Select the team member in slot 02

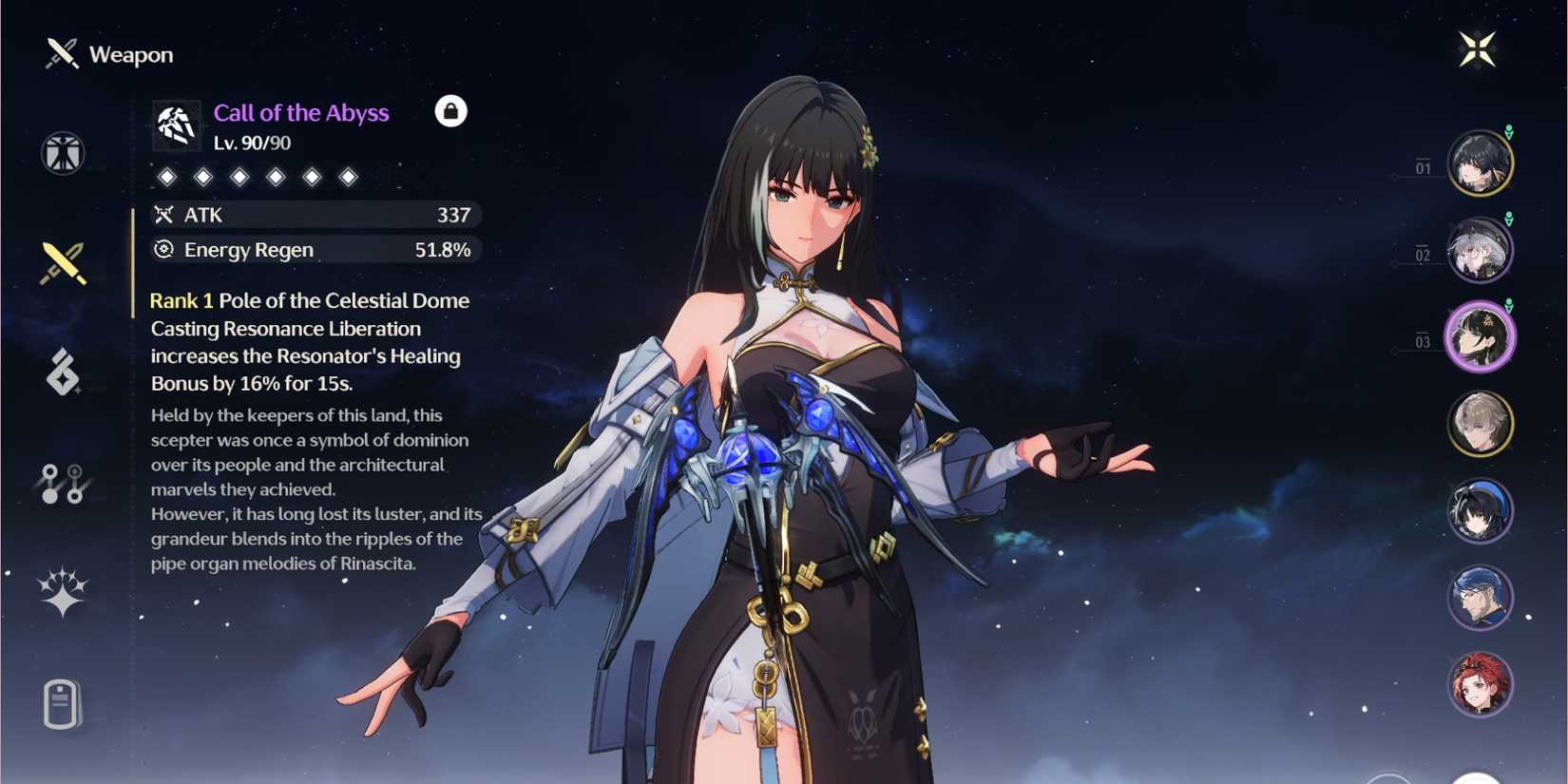[1480, 249]
